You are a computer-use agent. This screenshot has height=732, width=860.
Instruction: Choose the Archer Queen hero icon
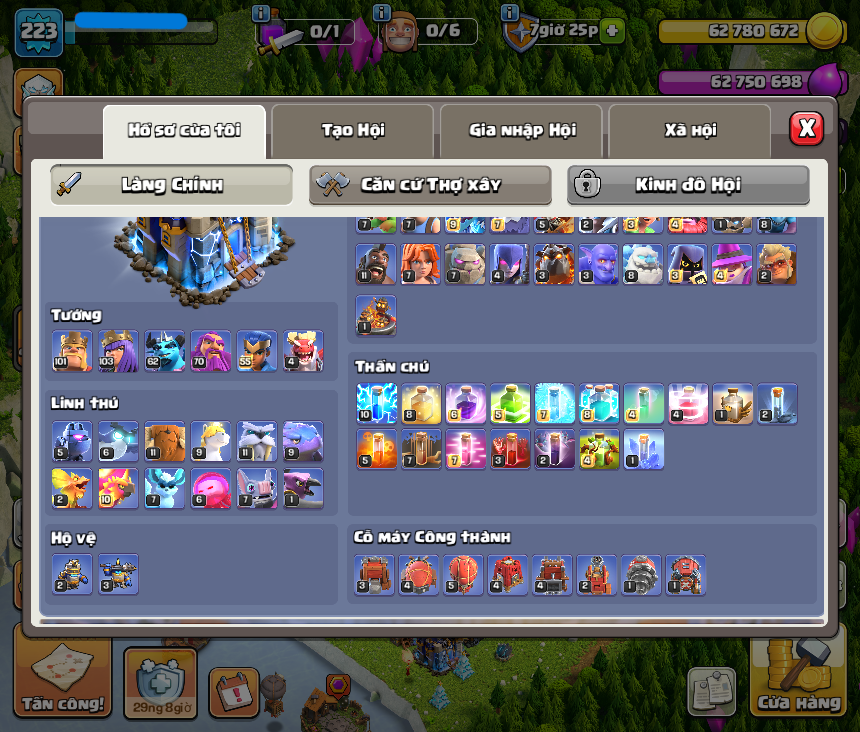pos(118,351)
